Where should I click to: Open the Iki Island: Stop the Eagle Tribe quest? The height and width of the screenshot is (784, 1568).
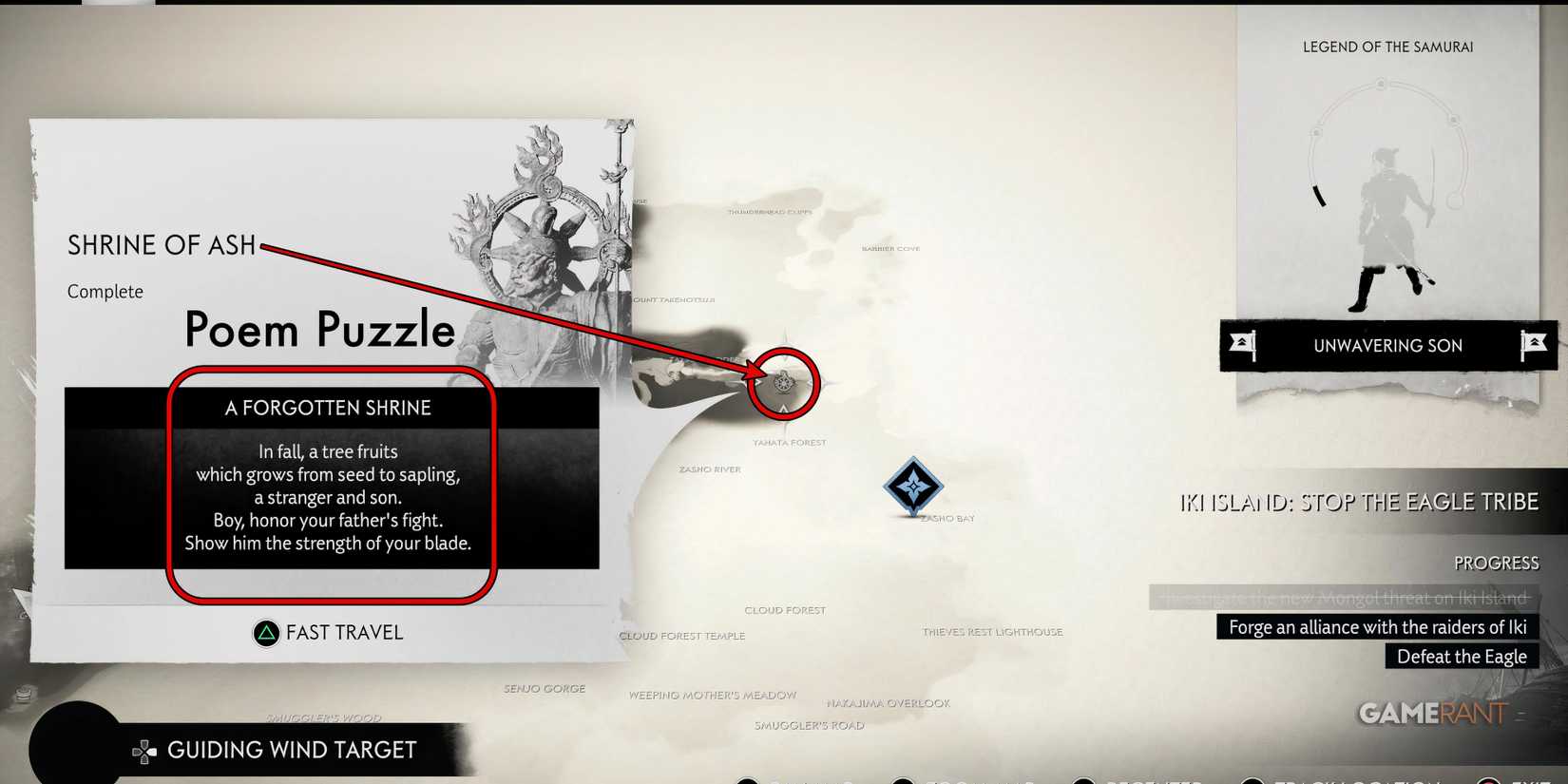(1357, 501)
